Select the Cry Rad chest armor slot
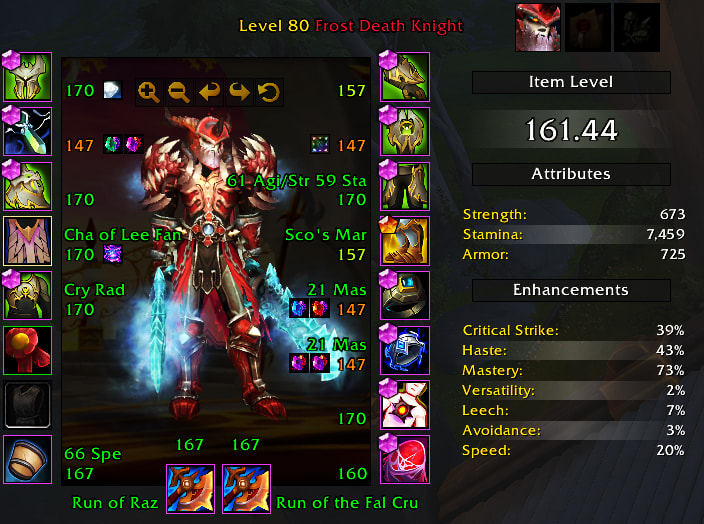Viewport: 704px width, 524px height. [28, 295]
